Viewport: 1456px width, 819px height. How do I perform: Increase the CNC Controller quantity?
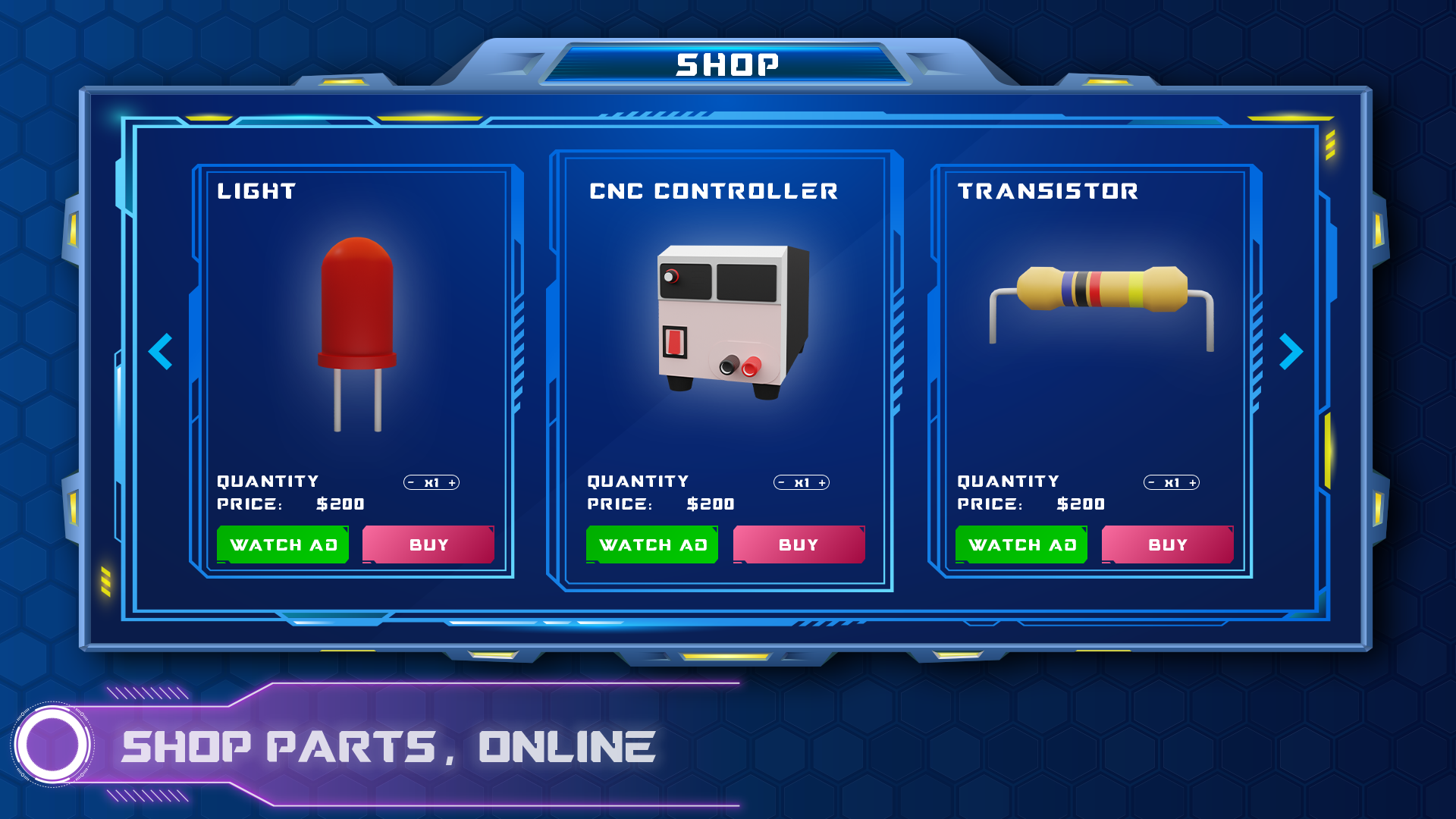(x=824, y=481)
